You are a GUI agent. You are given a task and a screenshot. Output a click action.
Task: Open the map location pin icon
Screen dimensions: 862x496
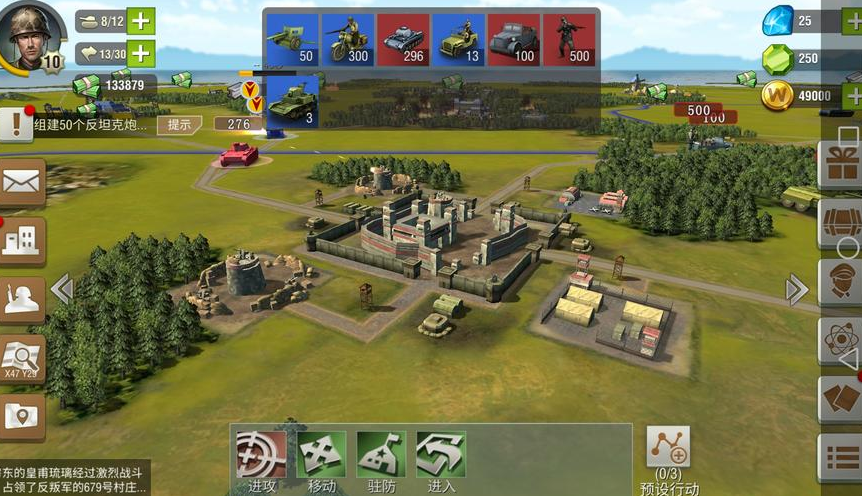[x=21, y=416]
